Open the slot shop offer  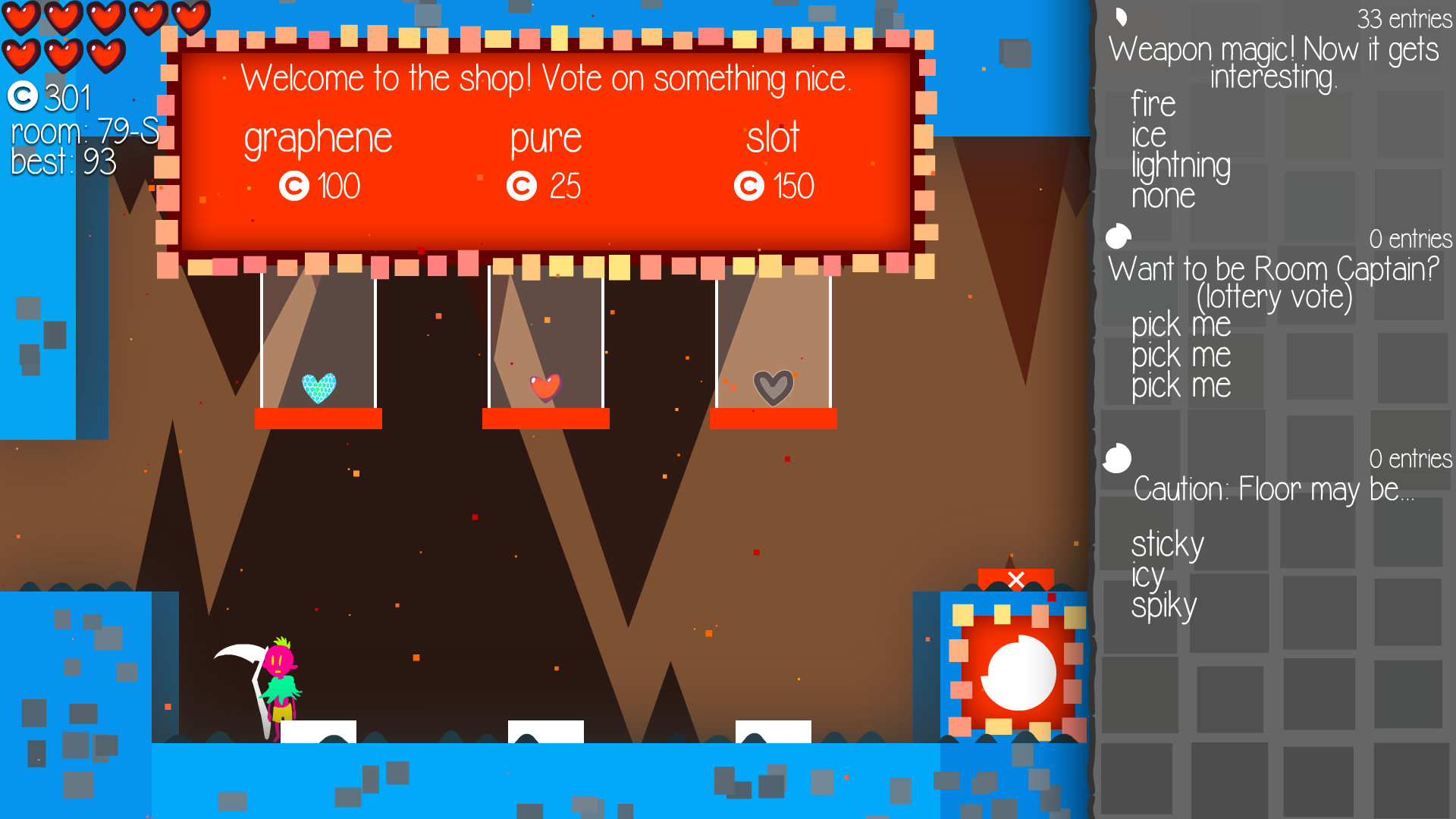(x=773, y=138)
